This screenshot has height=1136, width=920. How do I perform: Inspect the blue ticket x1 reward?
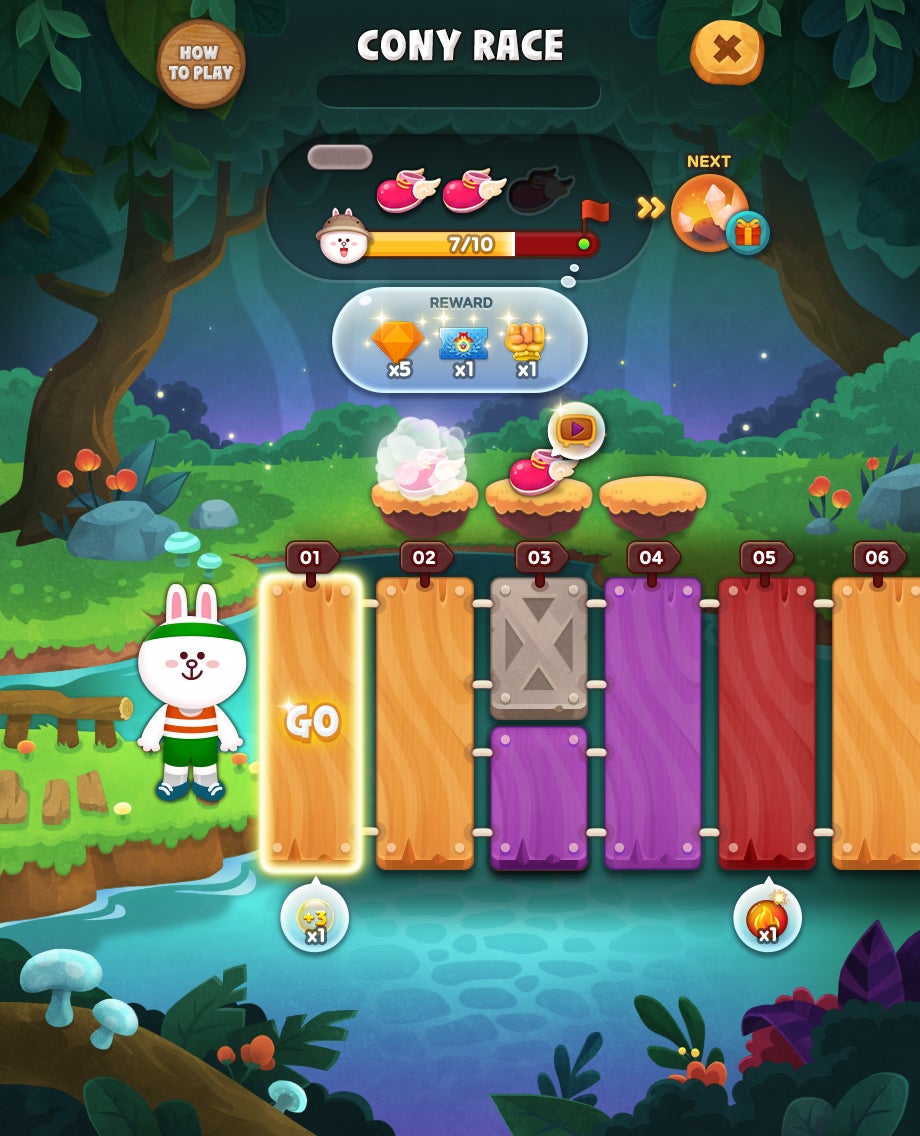click(463, 347)
